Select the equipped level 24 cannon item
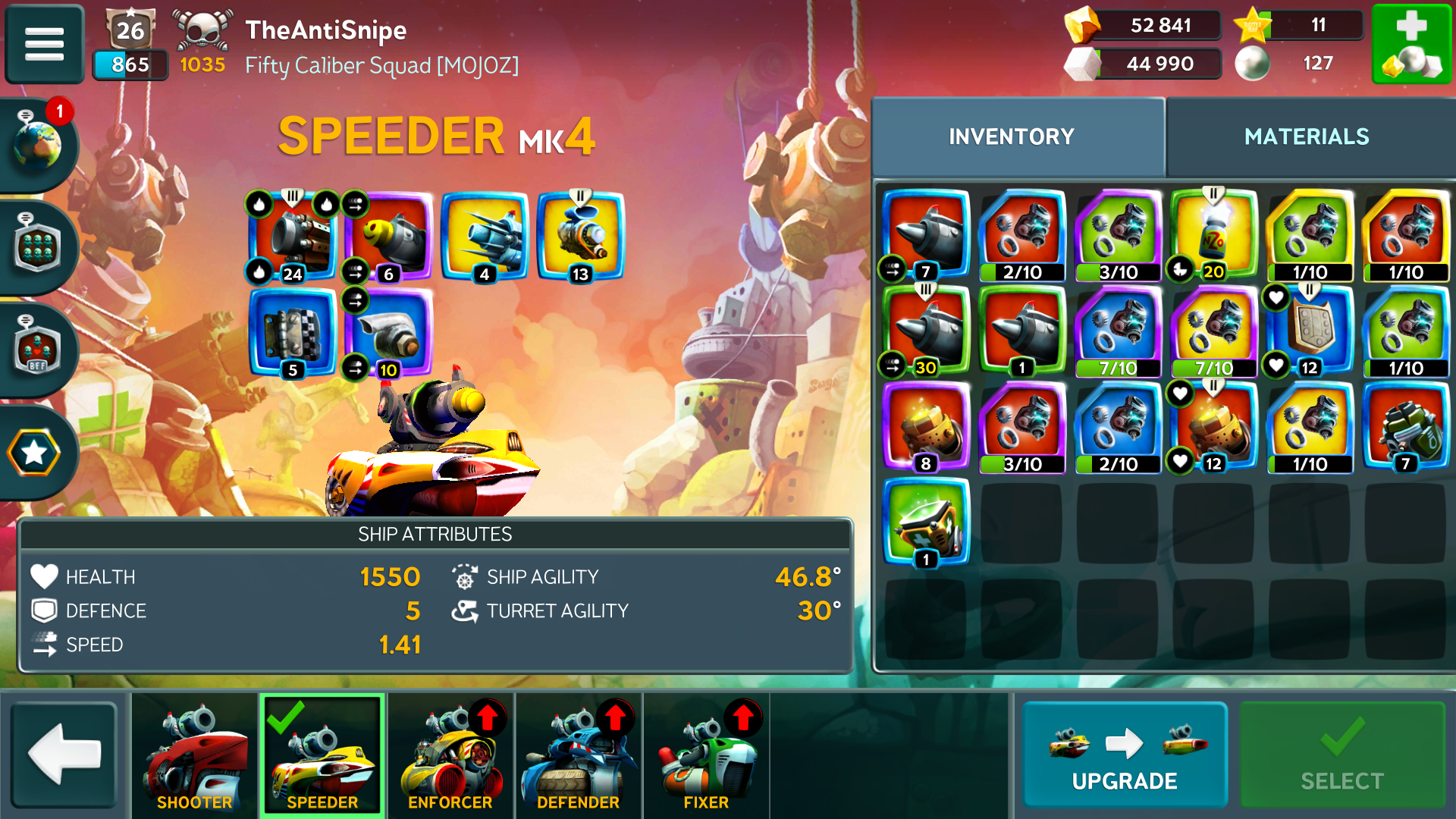The image size is (1456, 819). [x=293, y=237]
